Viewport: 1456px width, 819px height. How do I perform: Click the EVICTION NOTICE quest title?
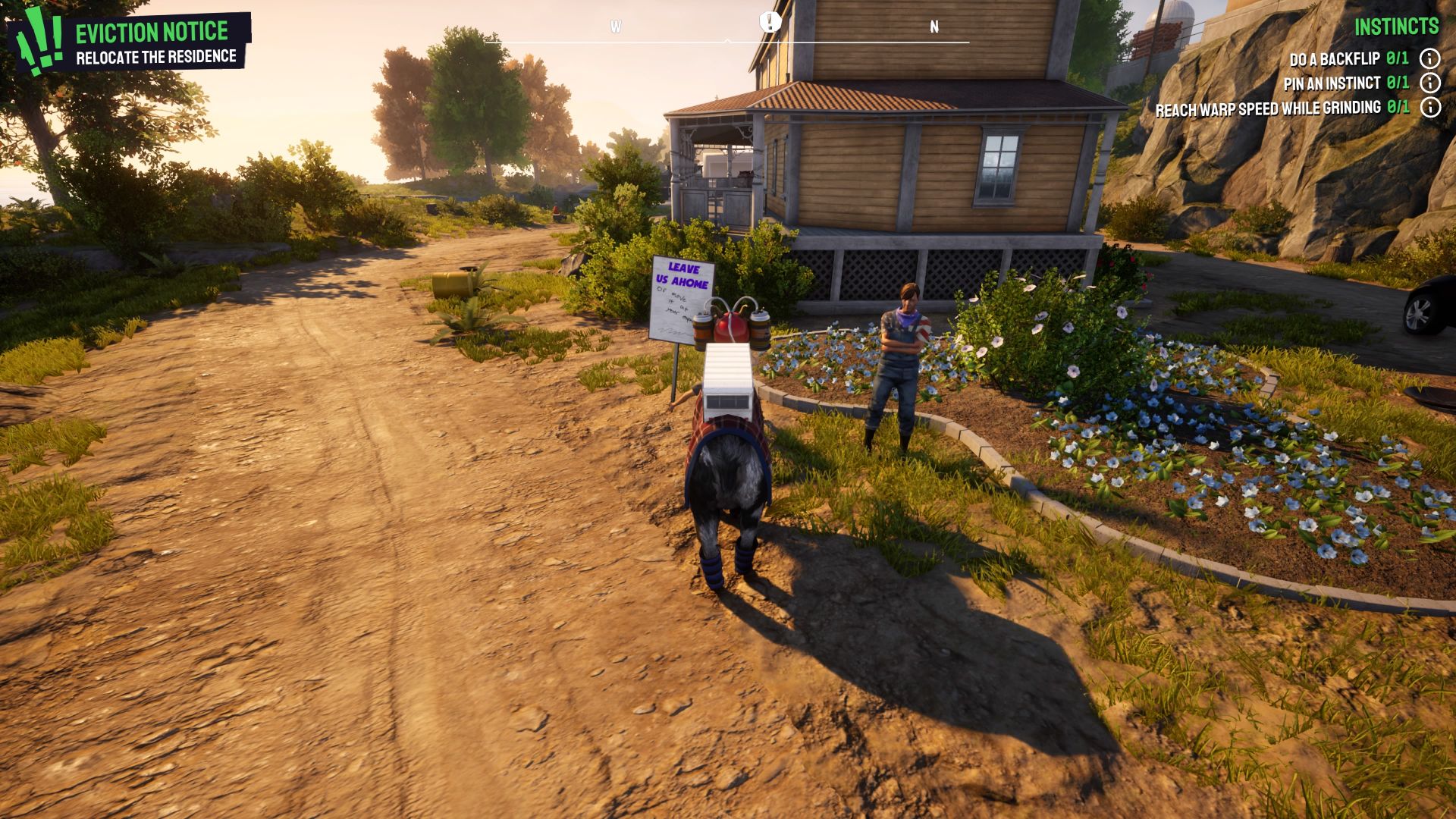(x=151, y=30)
